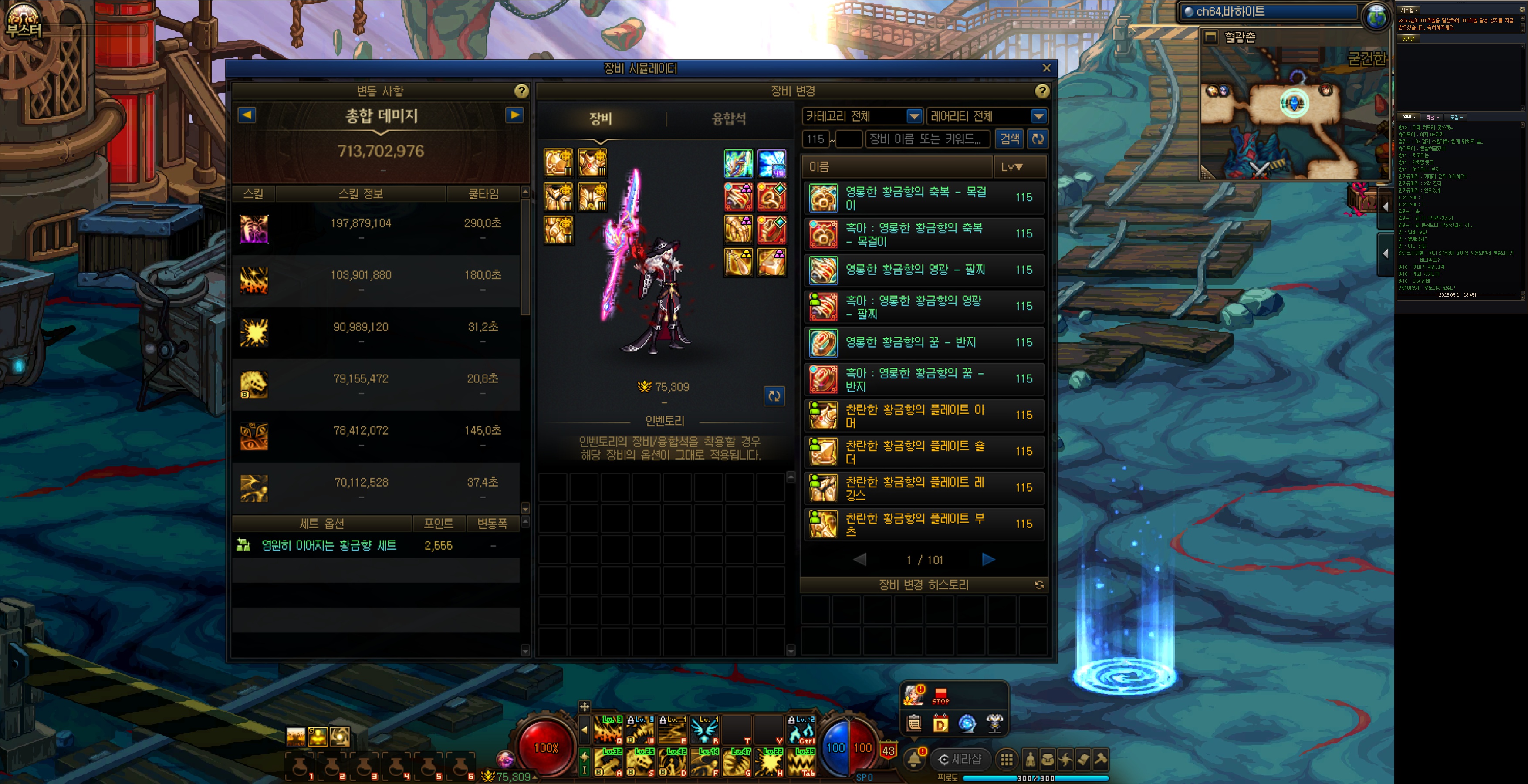Go to next equipment list page
1528x784 pixels.
click(988, 559)
